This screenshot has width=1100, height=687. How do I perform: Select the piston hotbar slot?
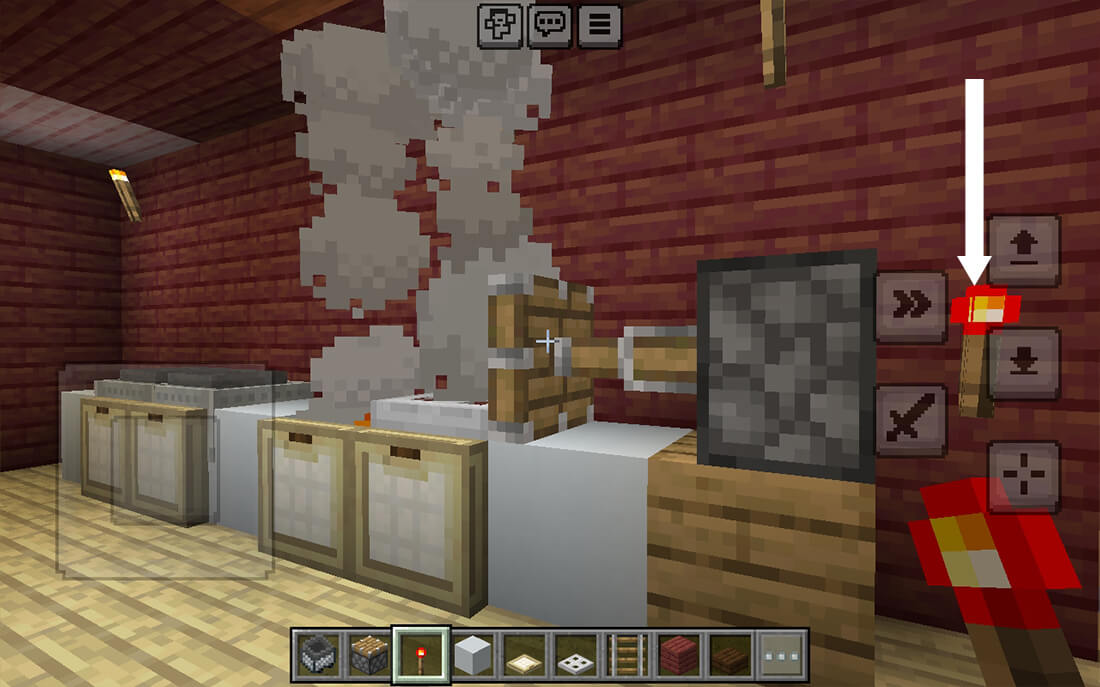(369, 655)
